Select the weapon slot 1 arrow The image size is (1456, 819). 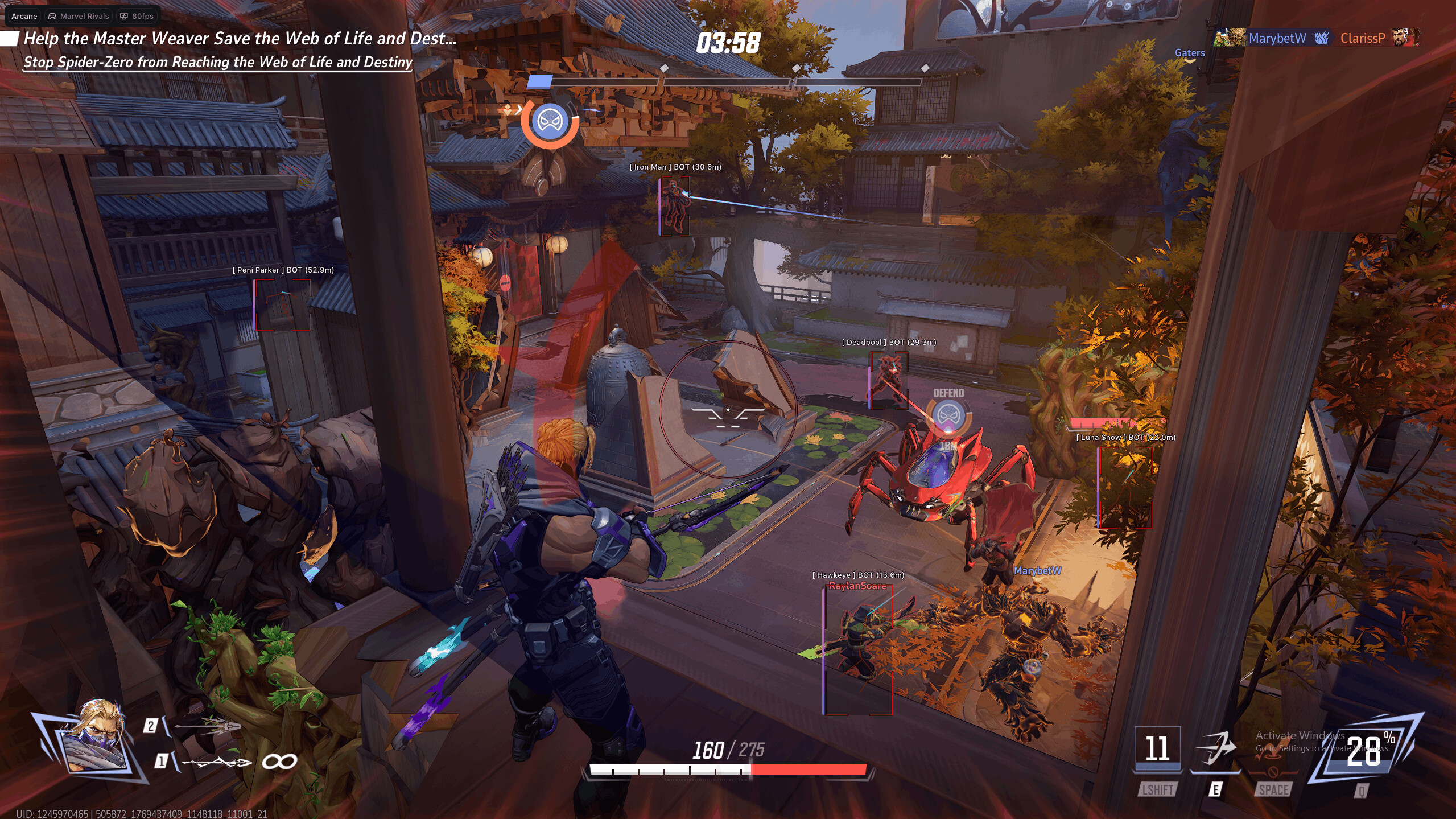pyautogui.click(x=216, y=762)
